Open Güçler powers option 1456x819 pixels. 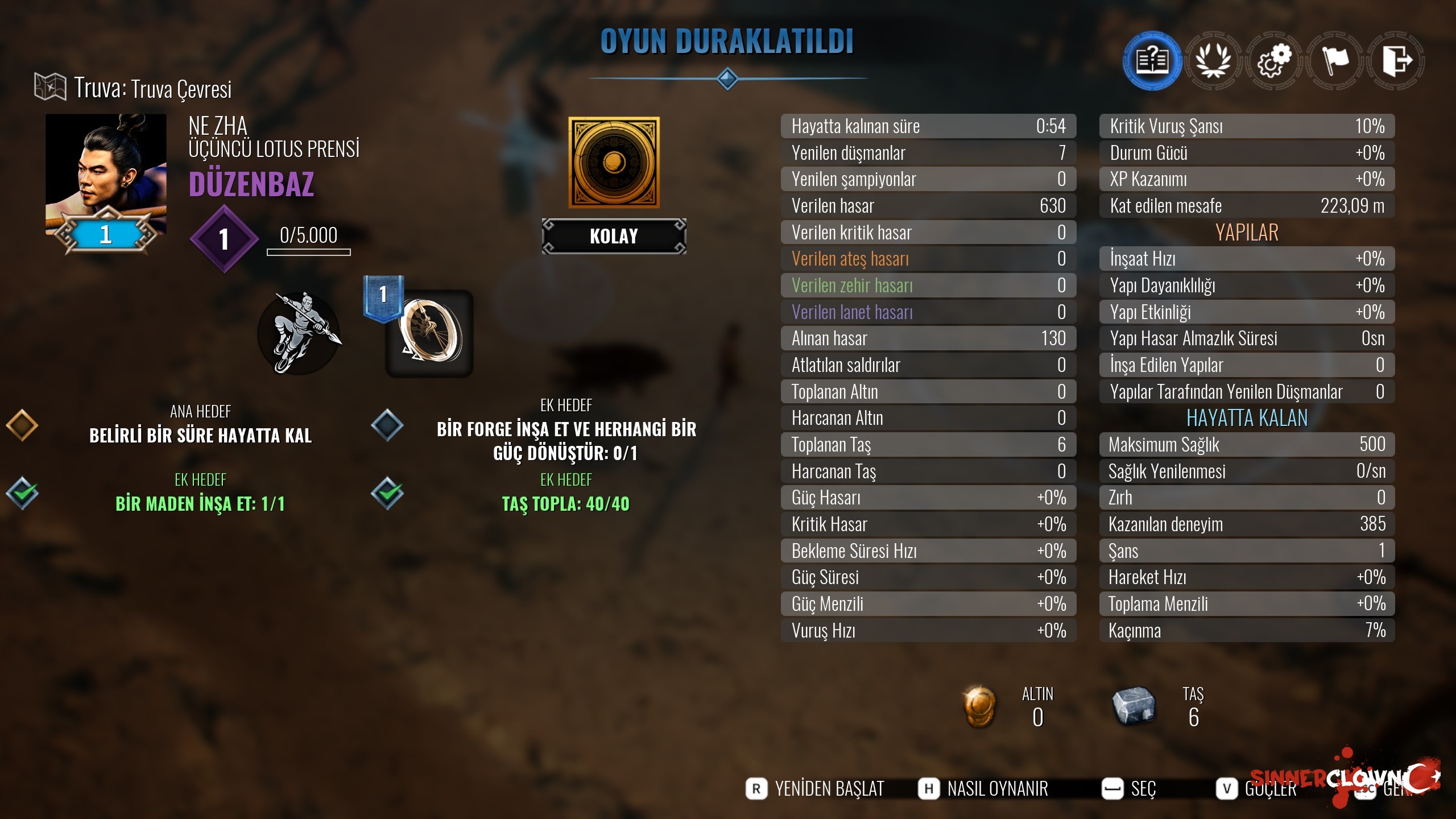point(1257,789)
